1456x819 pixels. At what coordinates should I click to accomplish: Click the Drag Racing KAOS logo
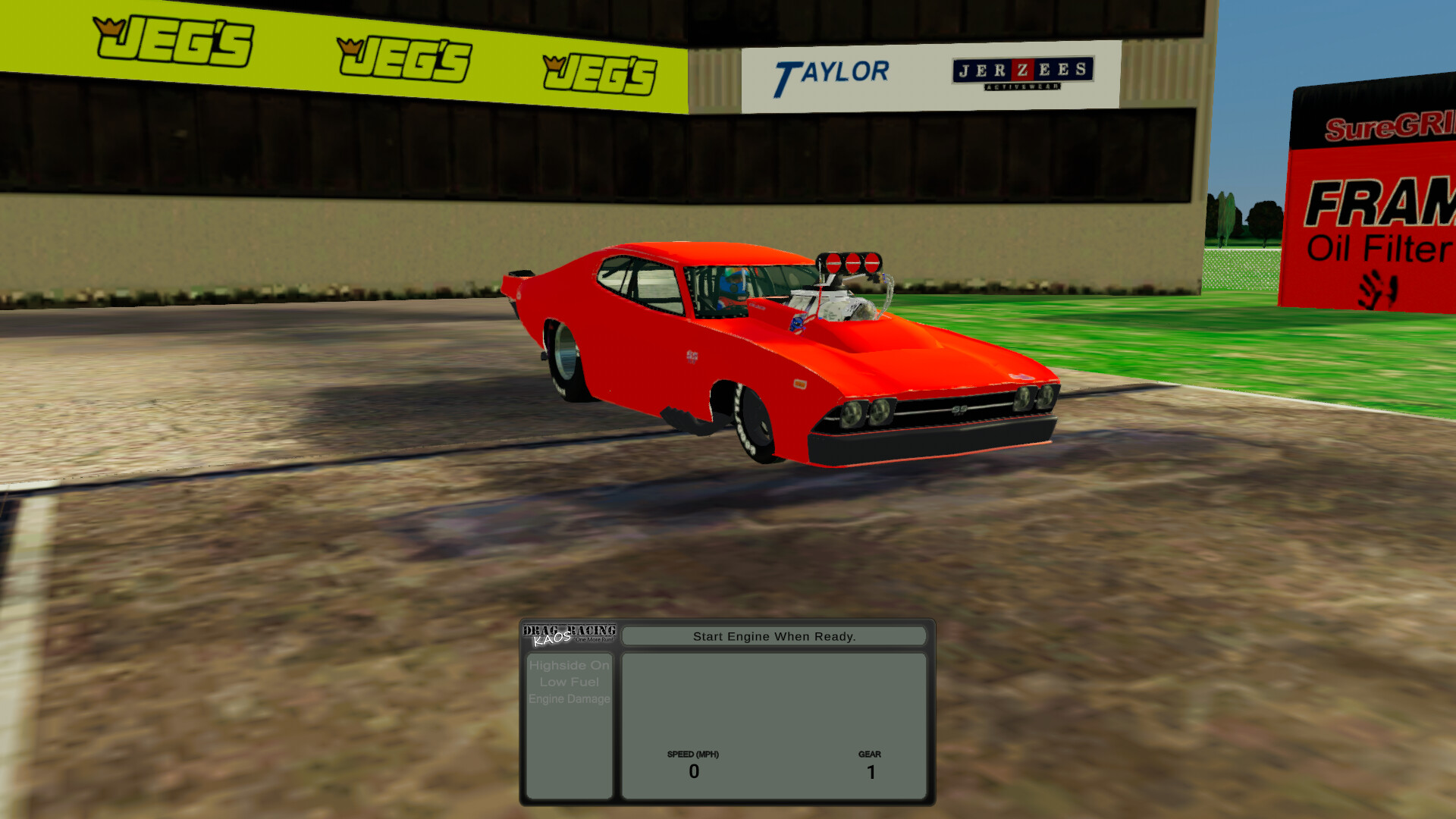click(569, 635)
